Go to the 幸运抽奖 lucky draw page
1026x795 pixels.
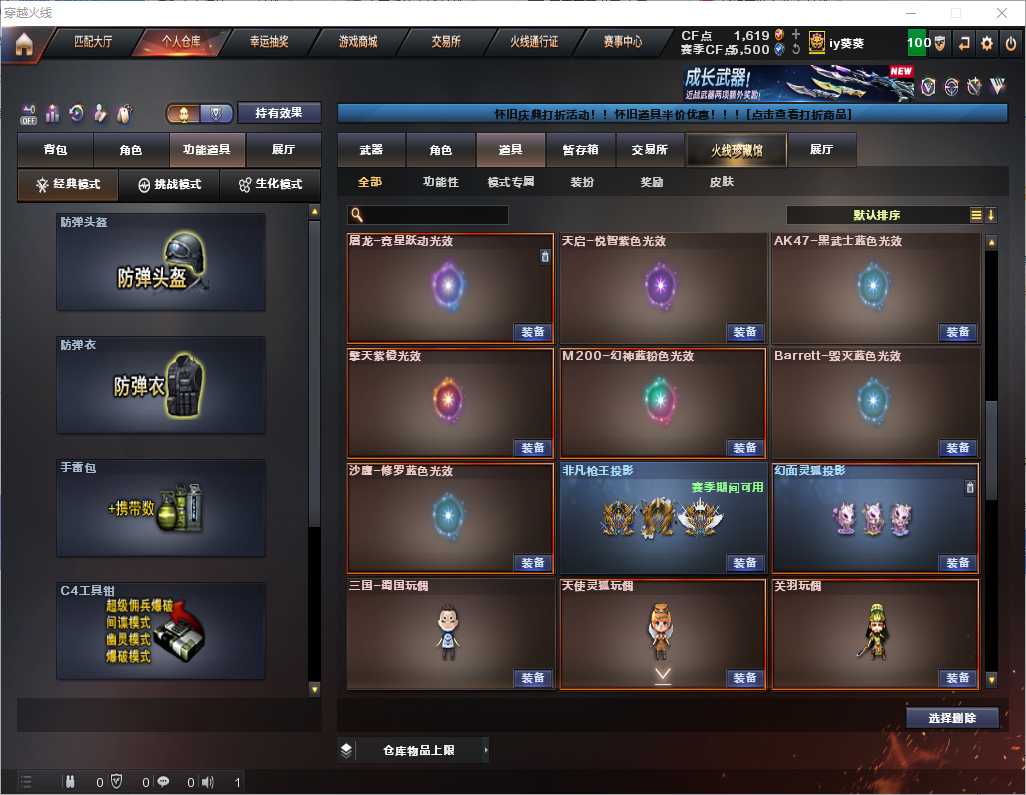(x=268, y=42)
